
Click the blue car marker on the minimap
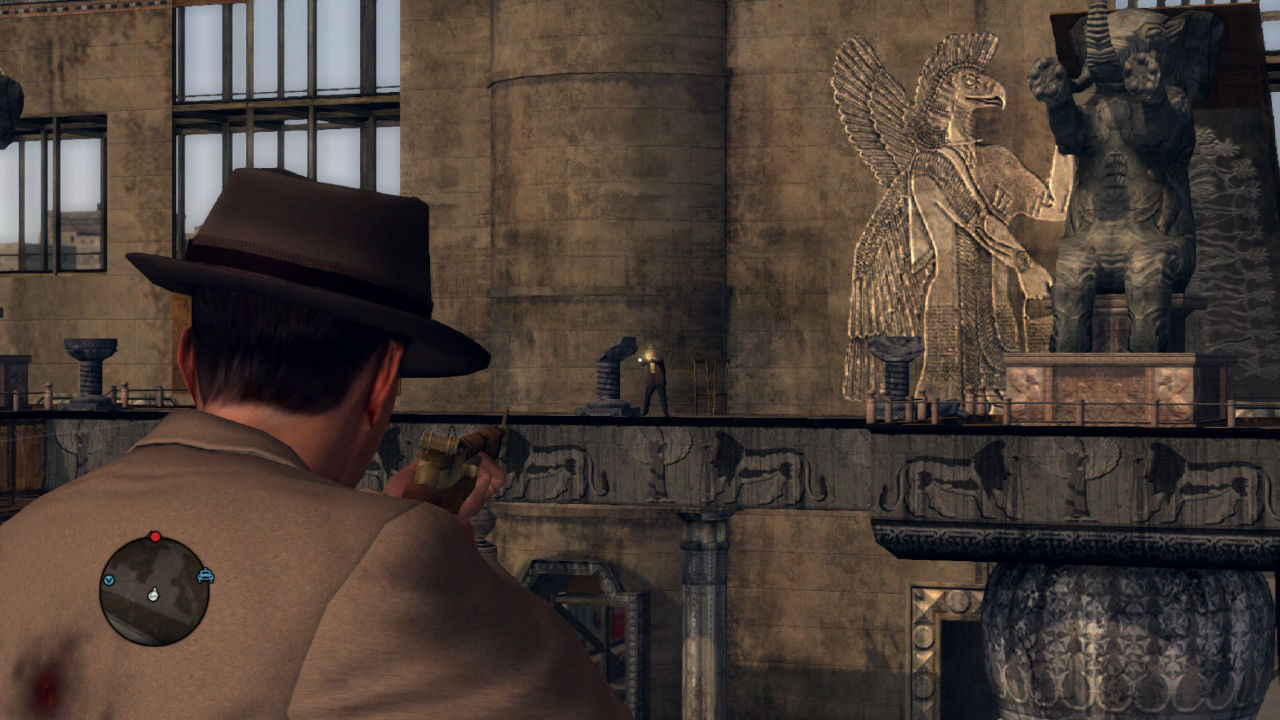[205, 575]
